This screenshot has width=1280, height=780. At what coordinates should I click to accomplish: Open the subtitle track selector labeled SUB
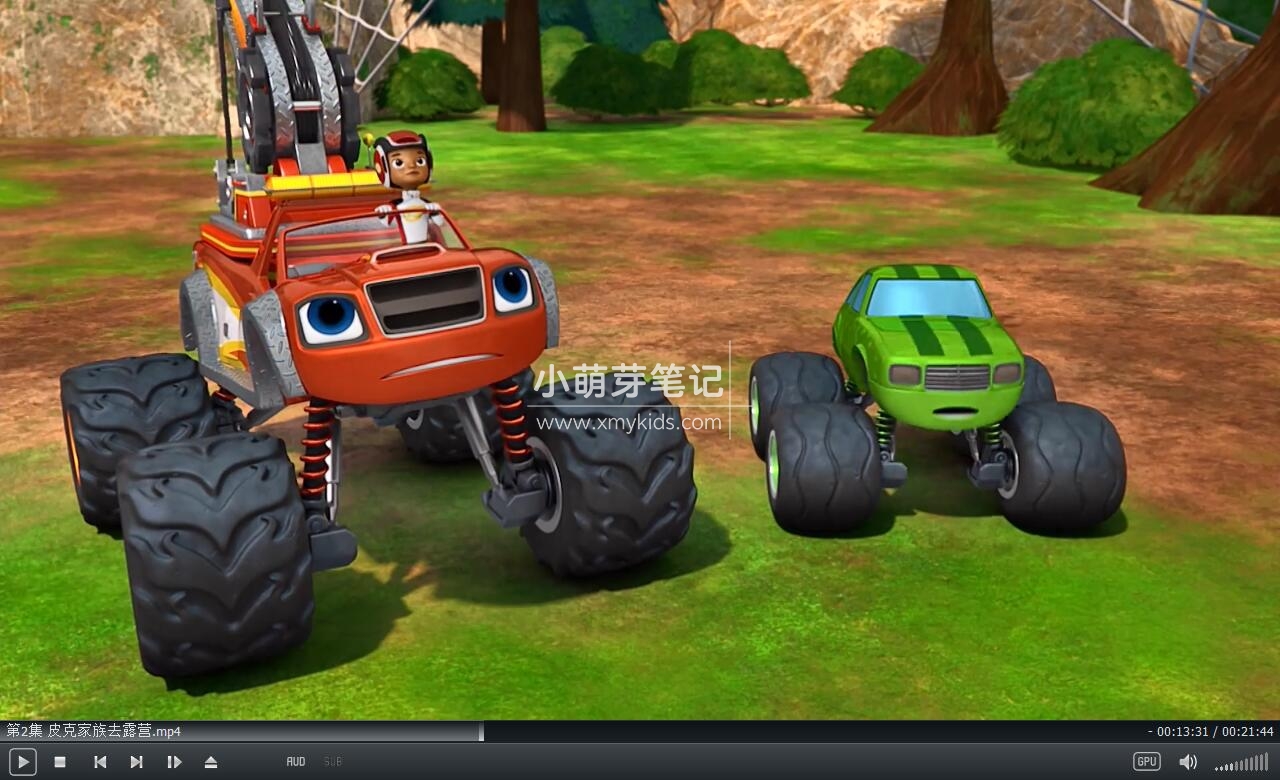[332, 761]
